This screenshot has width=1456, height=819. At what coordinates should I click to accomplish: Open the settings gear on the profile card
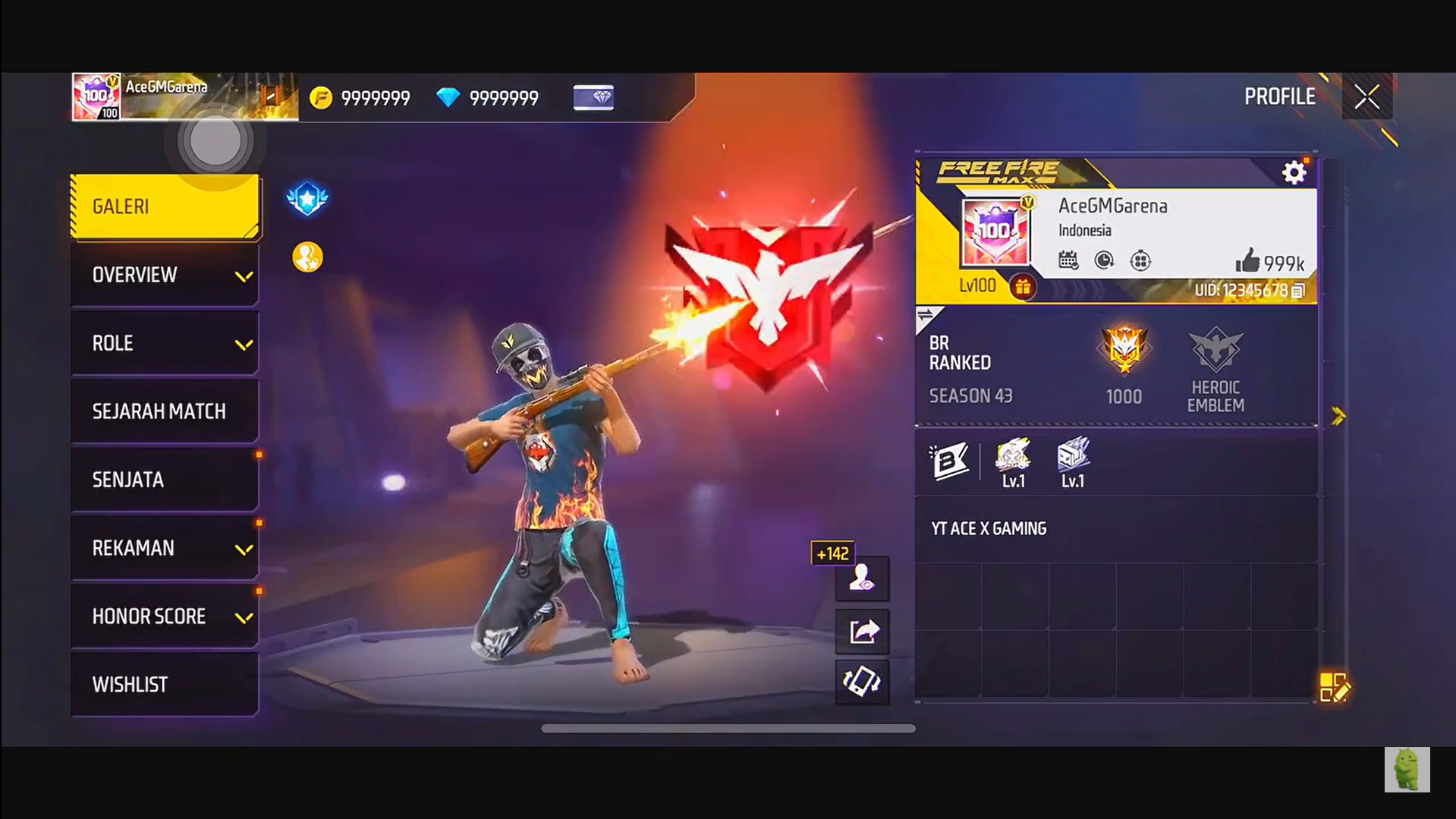pyautogui.click(x=1294, y=172)
